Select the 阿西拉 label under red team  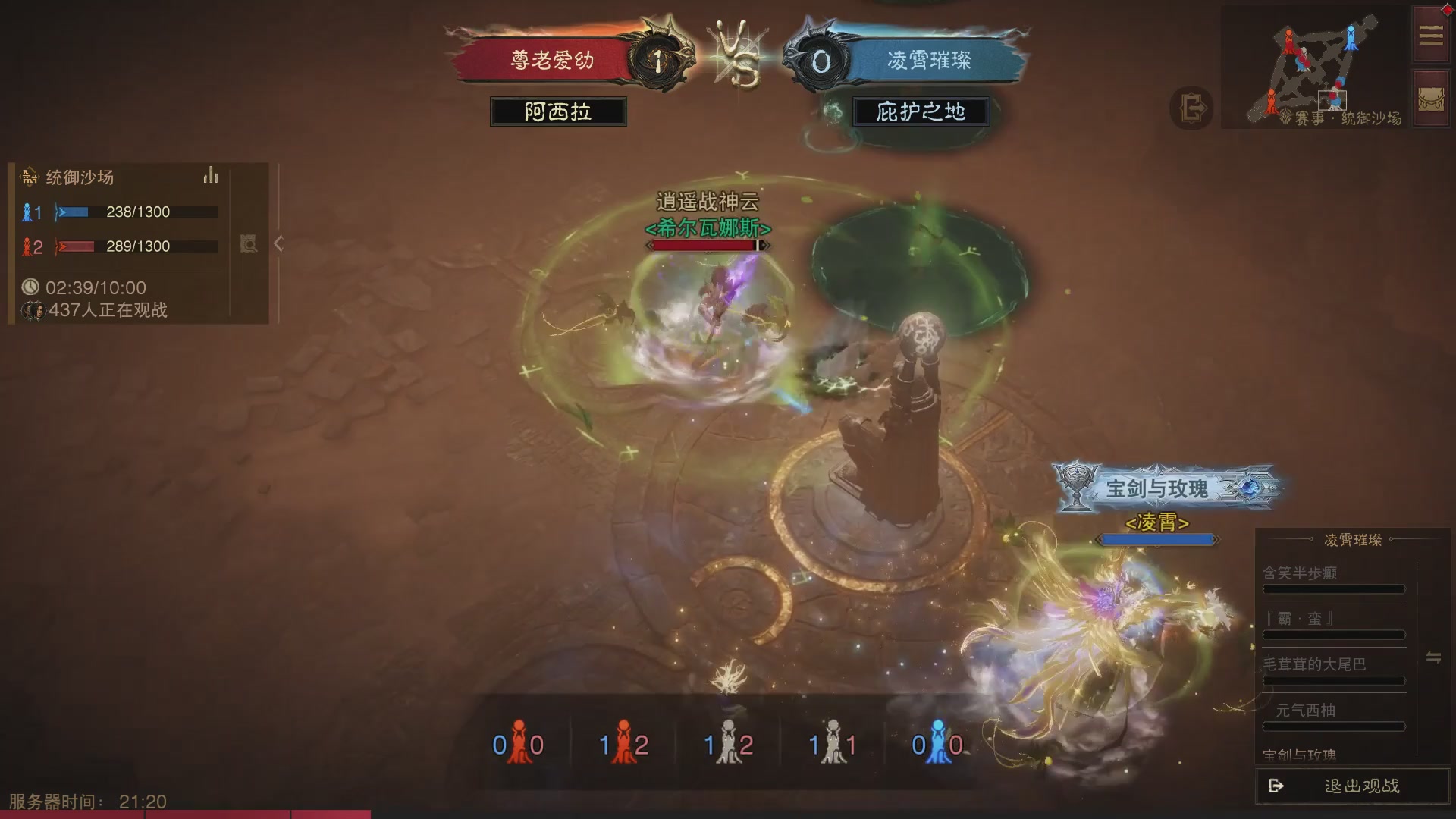558,112
